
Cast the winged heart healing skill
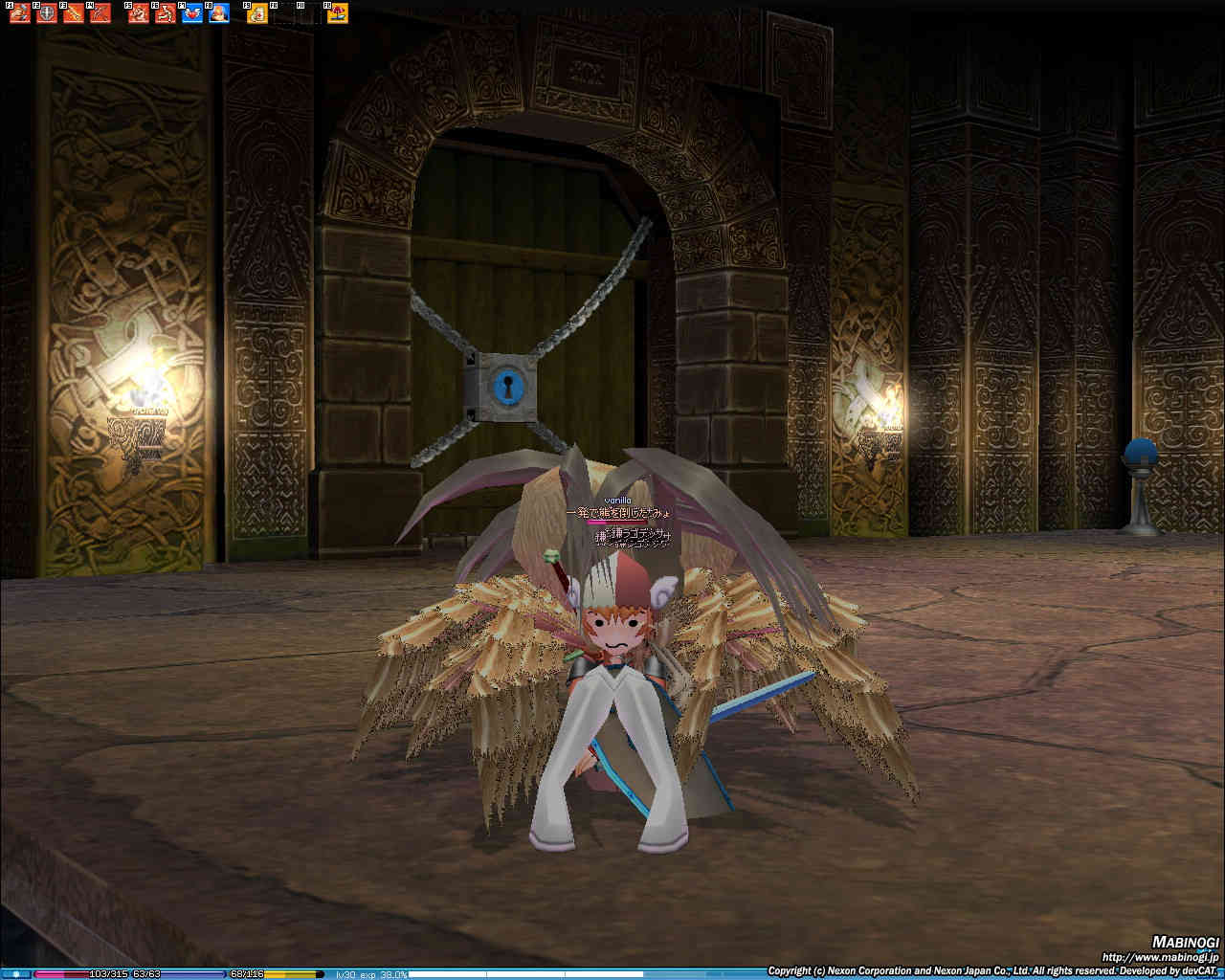tap(192, 13)
